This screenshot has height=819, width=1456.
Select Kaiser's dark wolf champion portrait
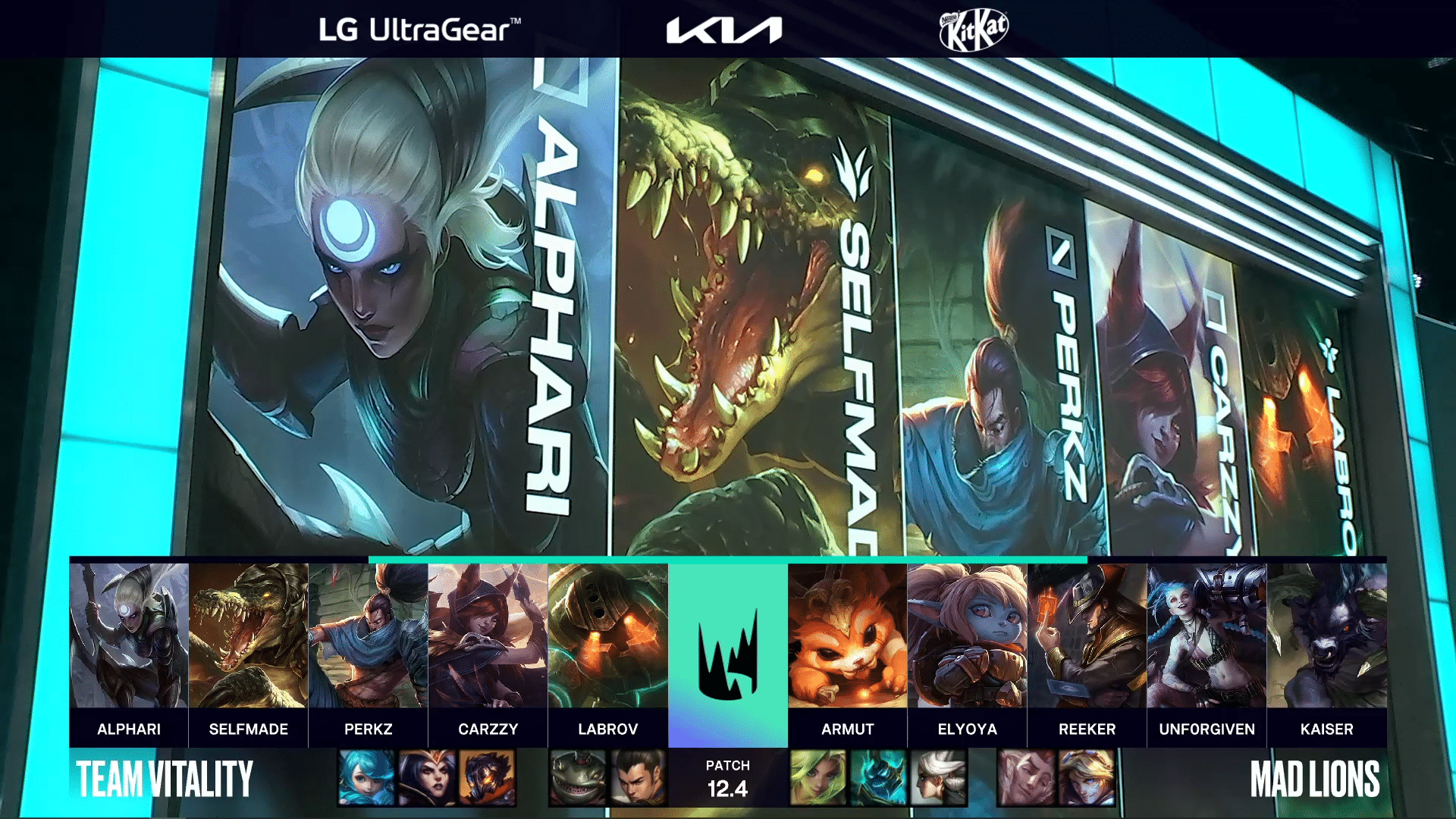[1327, 635]
